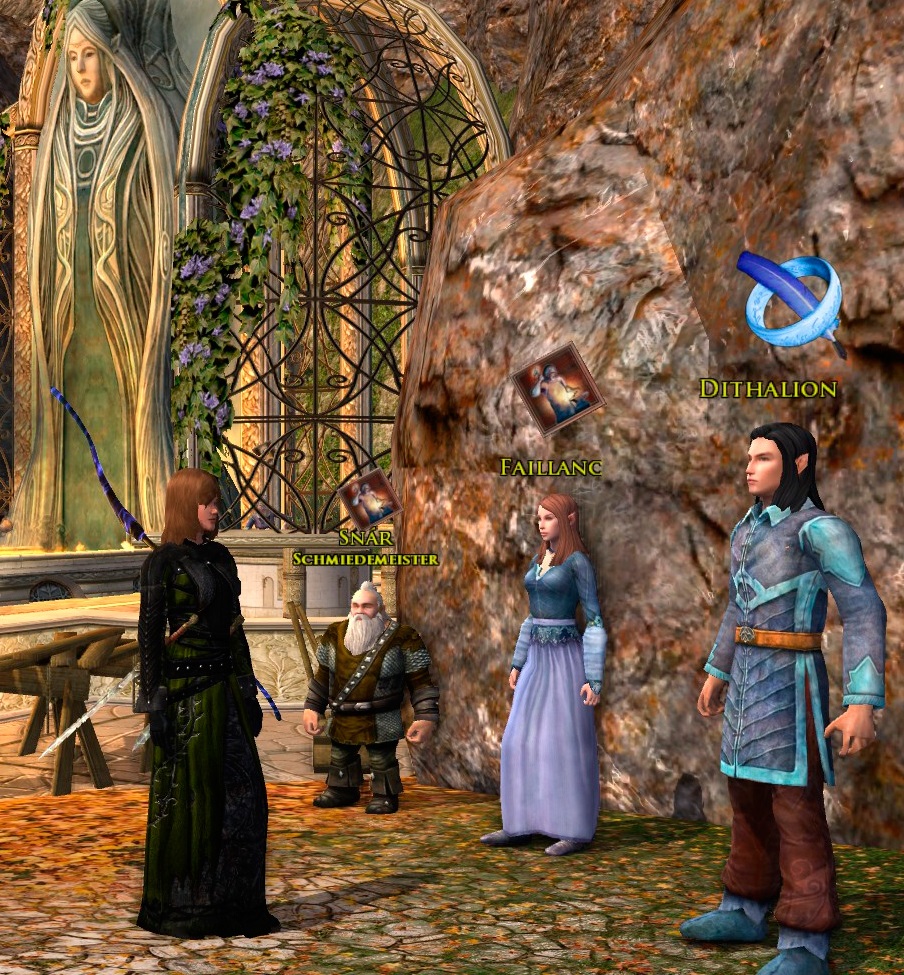Click the Faillanc name label
Viewport: 904px width, 975px height.
pyautogui.click(x=550, y=466)
